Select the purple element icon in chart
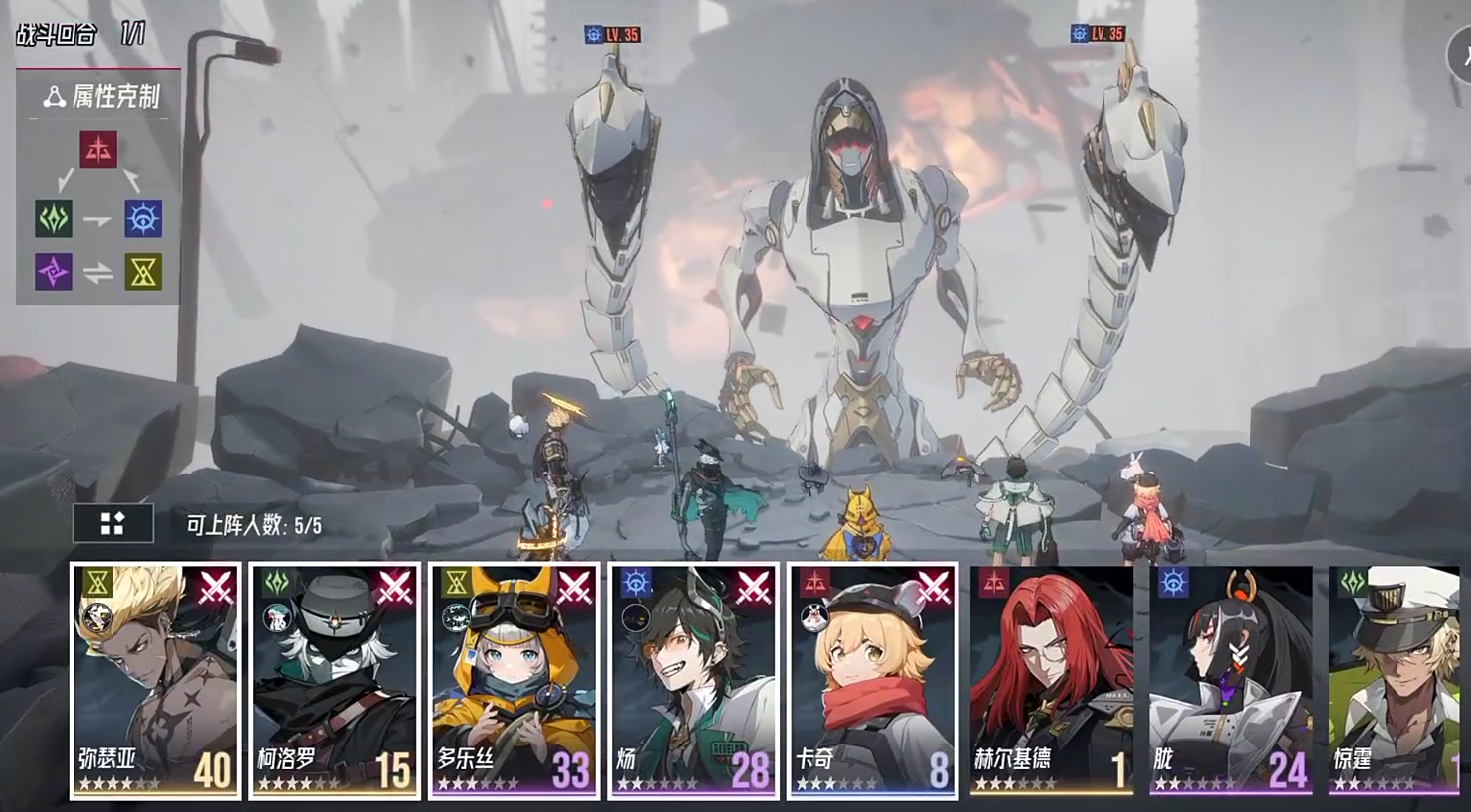 [x=54, y=271]
